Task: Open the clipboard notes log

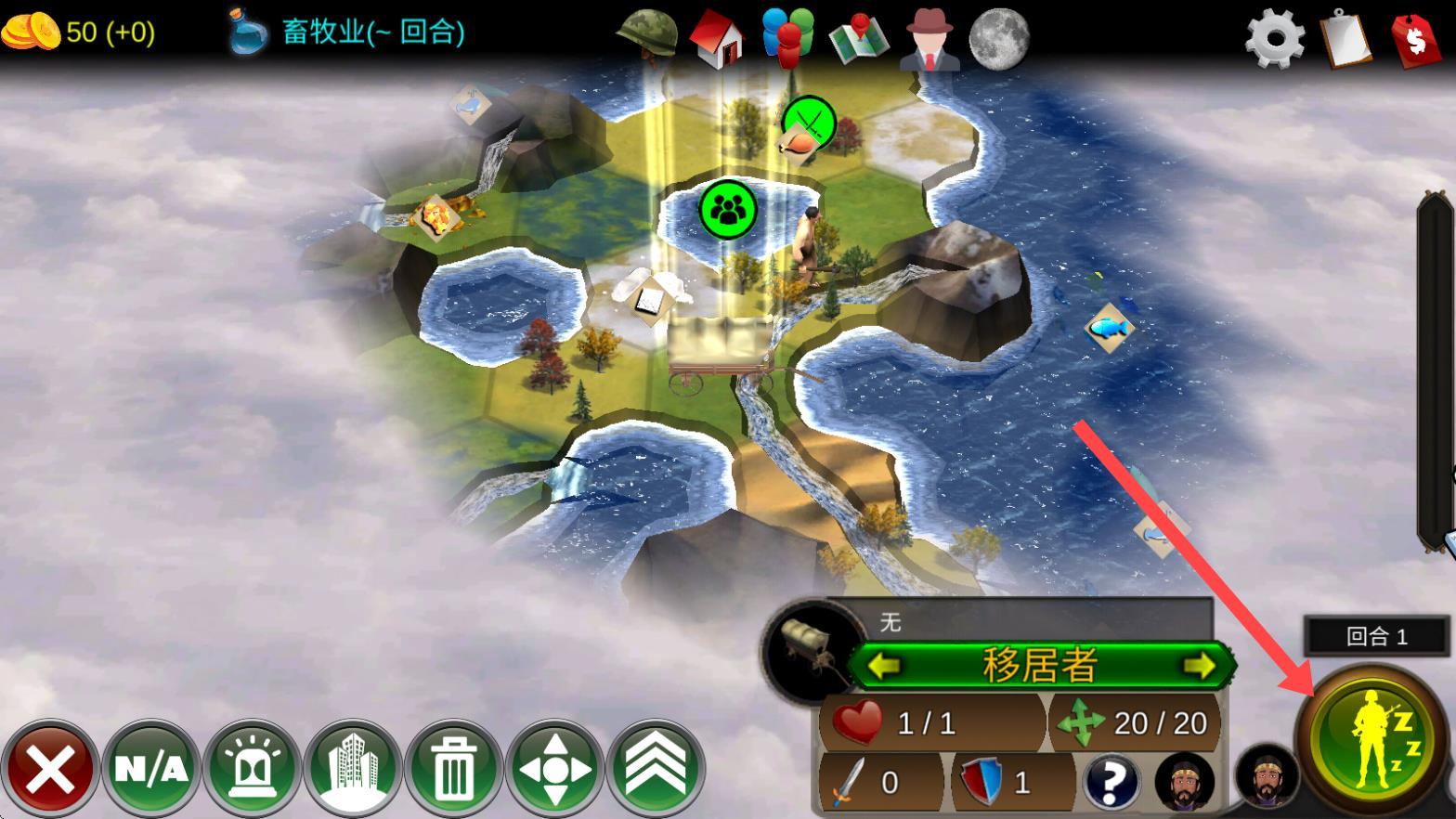Action: (1345, 39)
